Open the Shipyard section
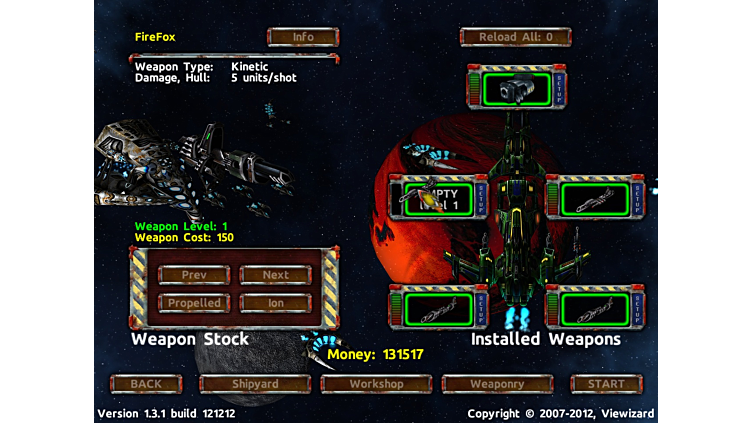Image resolution: width=752 pixels, height=423 pixels. (x=256, y=384)
